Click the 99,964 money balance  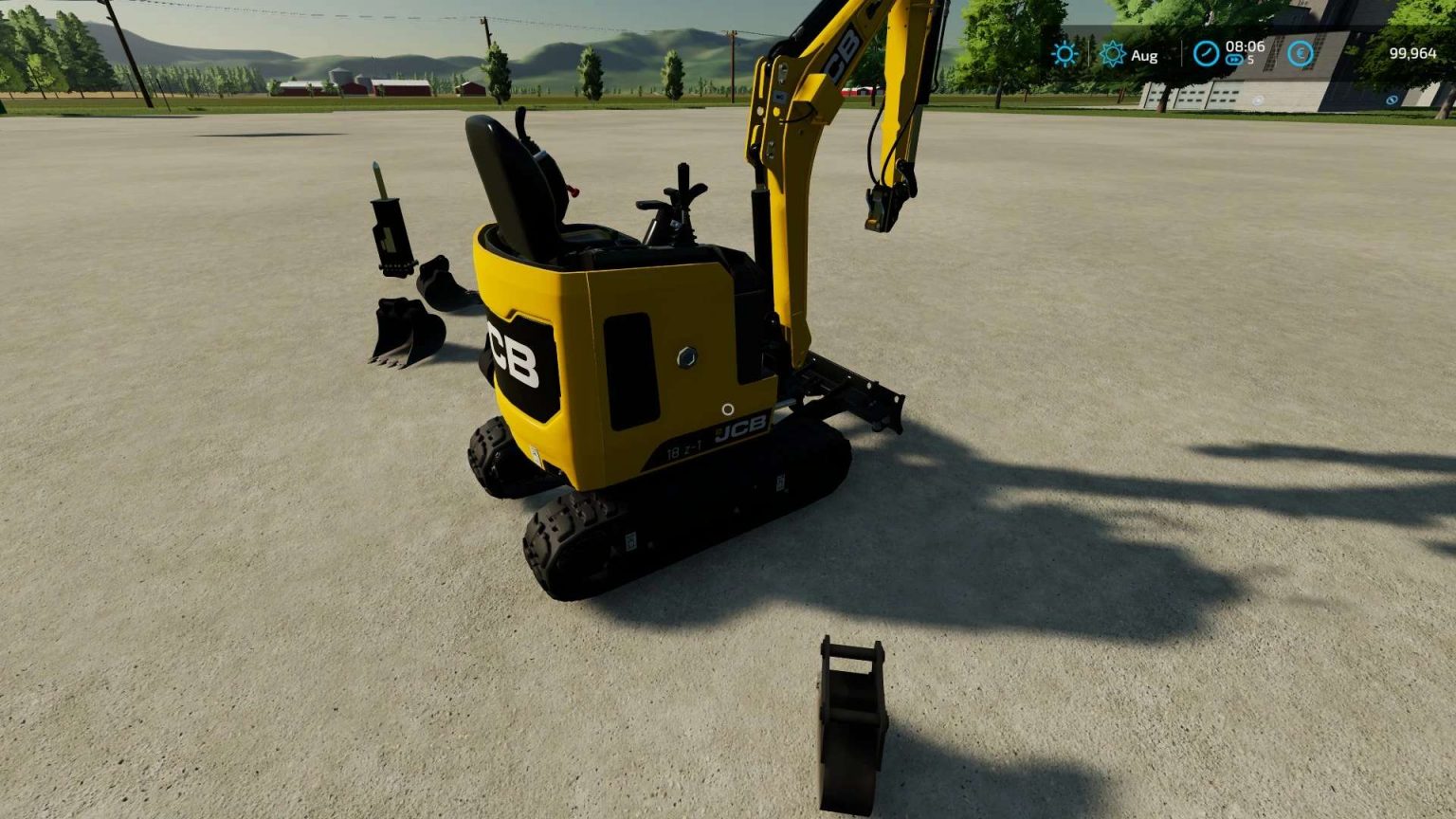(x=1413, y=55)
